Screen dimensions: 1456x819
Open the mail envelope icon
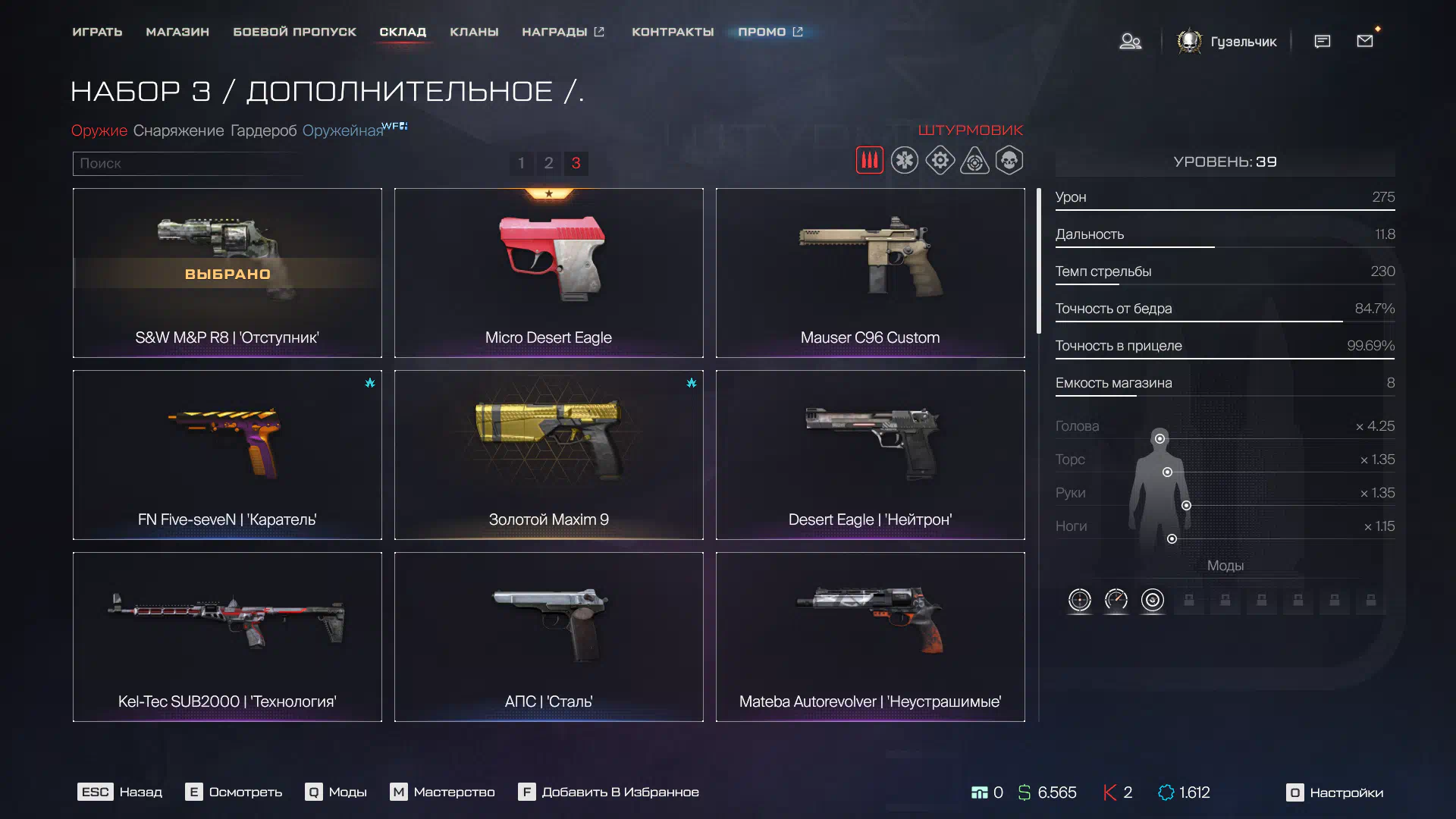[x=1365, y=41]
